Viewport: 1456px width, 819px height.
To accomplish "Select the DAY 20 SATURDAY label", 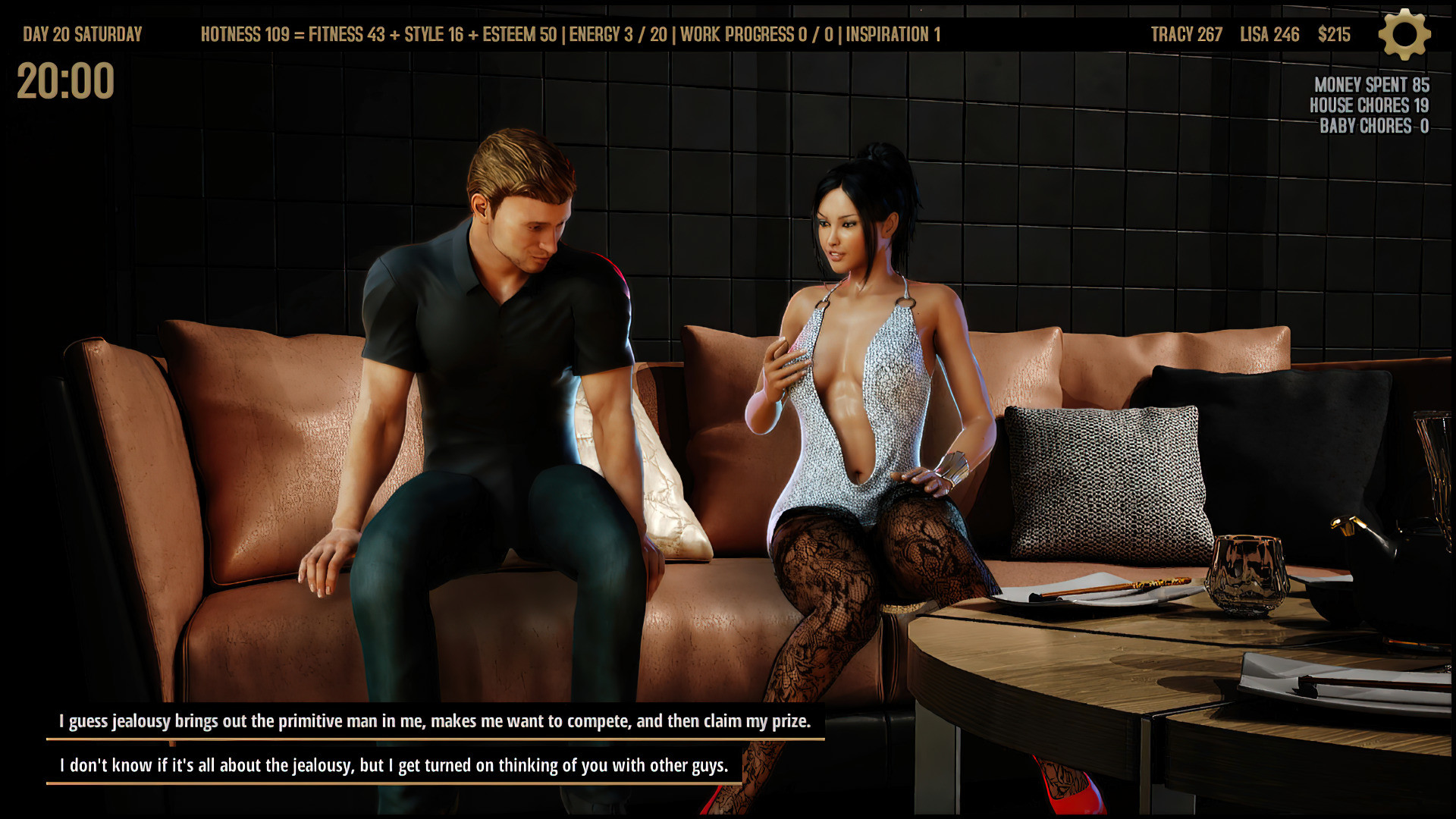I will click(81, 33).
